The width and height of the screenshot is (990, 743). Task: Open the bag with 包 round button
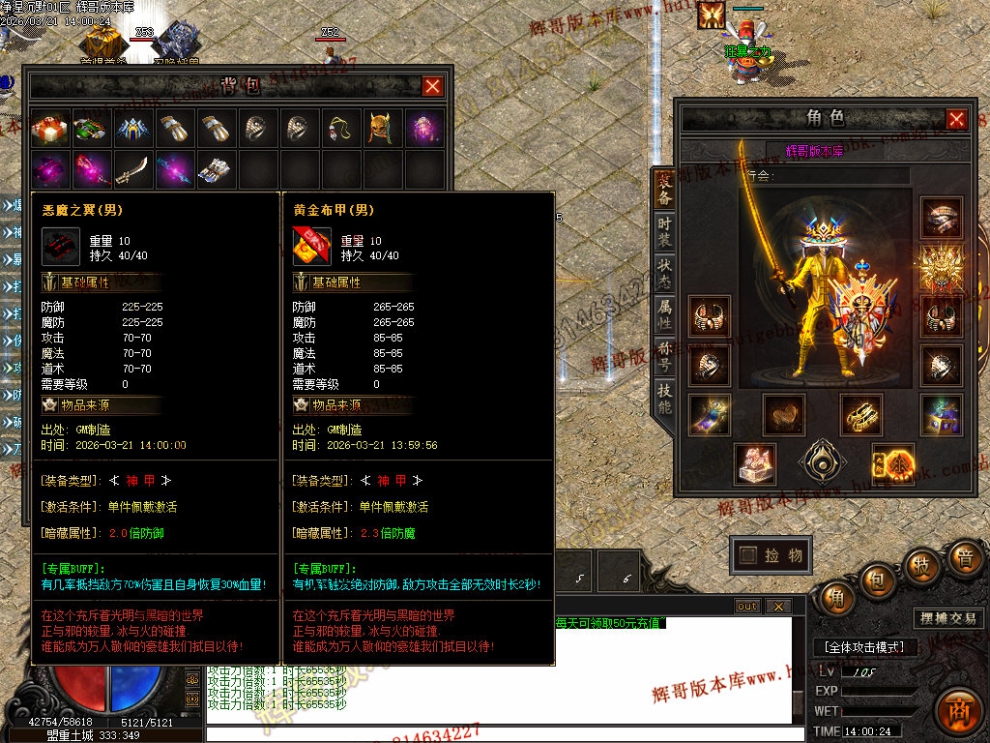(874, 580)
